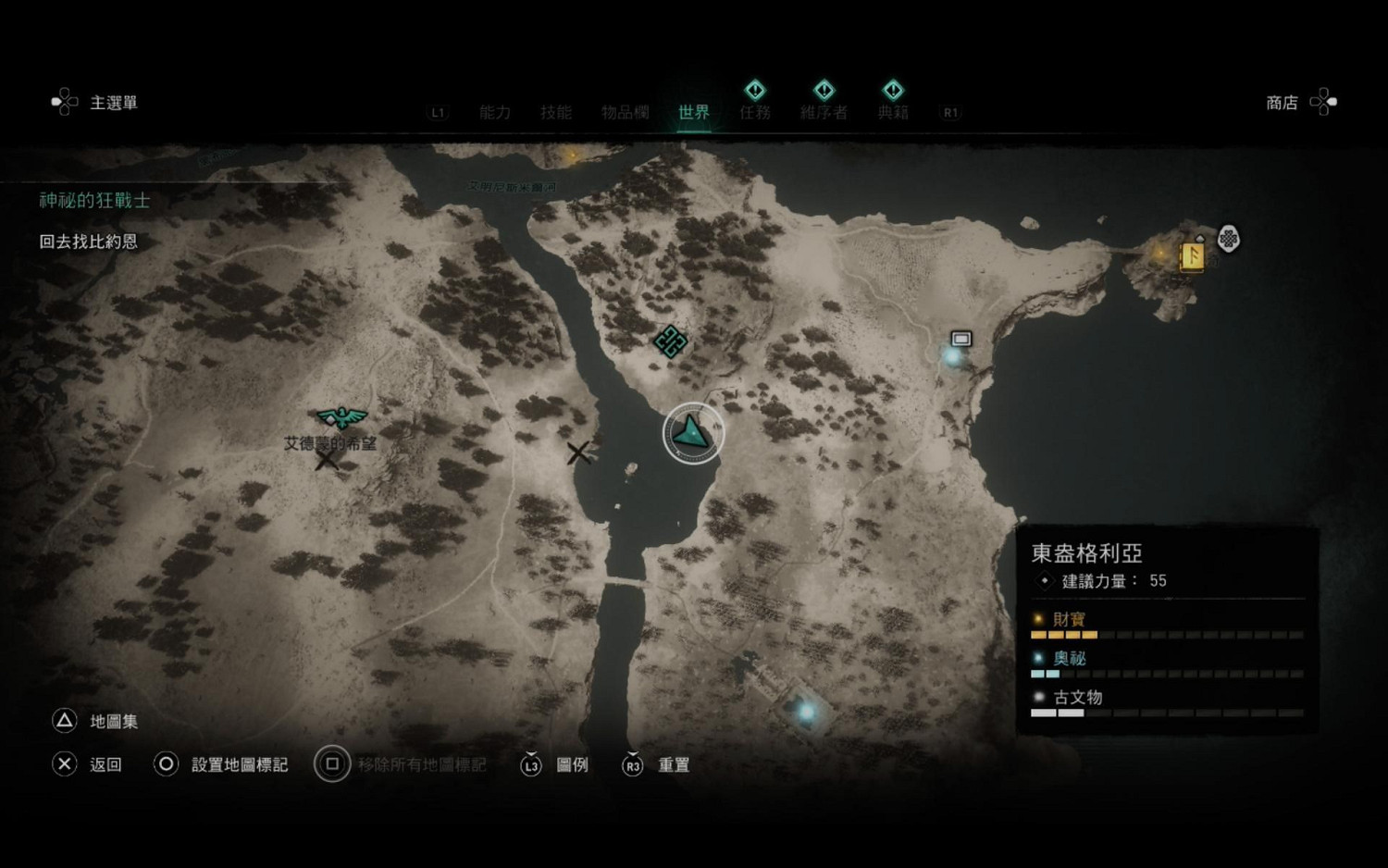Click the X map marker left of the river
Viewport: 1388px width, 868px height.
(579, 453)
